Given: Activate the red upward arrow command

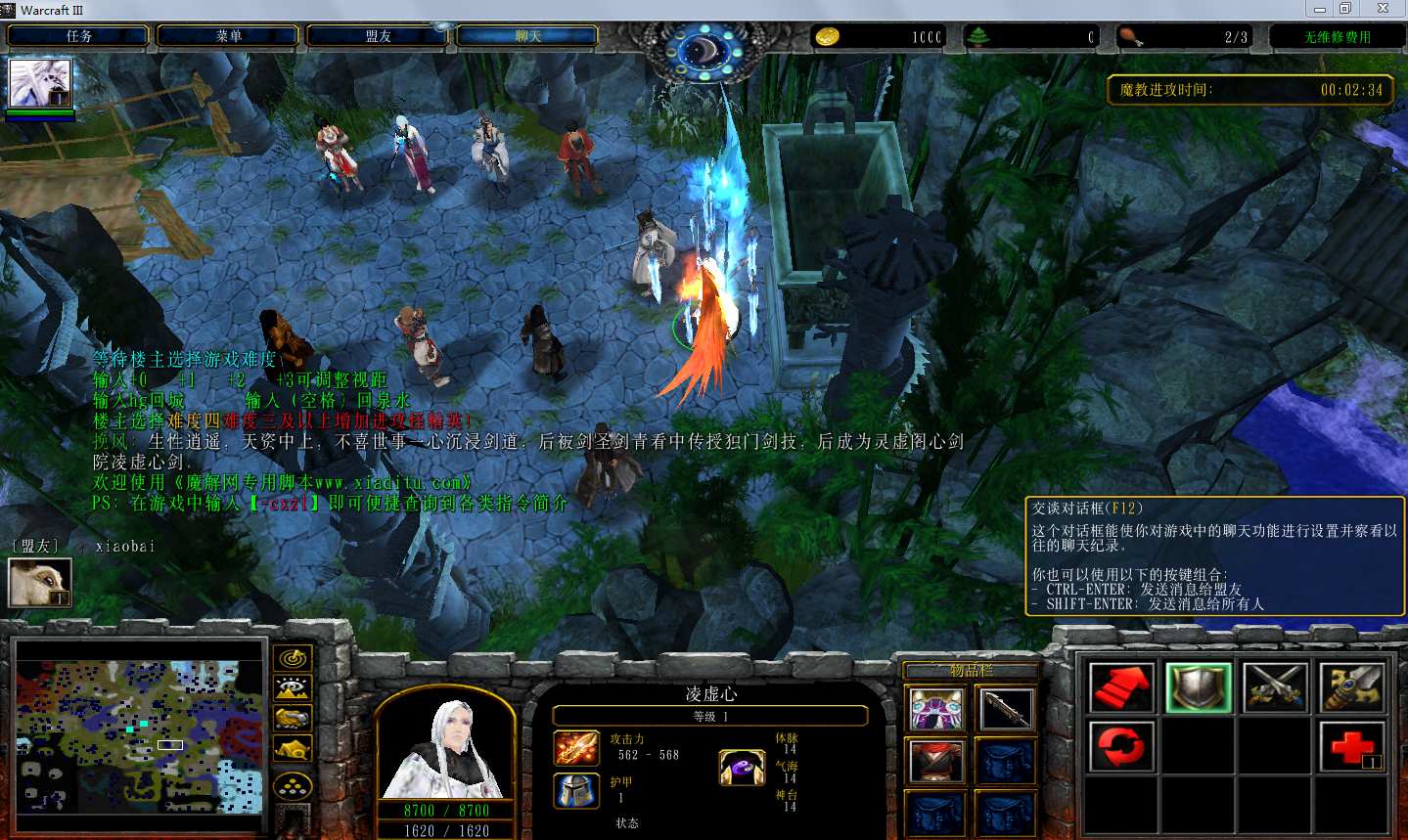Looking at the screenshot, I should pos(1121,687).
